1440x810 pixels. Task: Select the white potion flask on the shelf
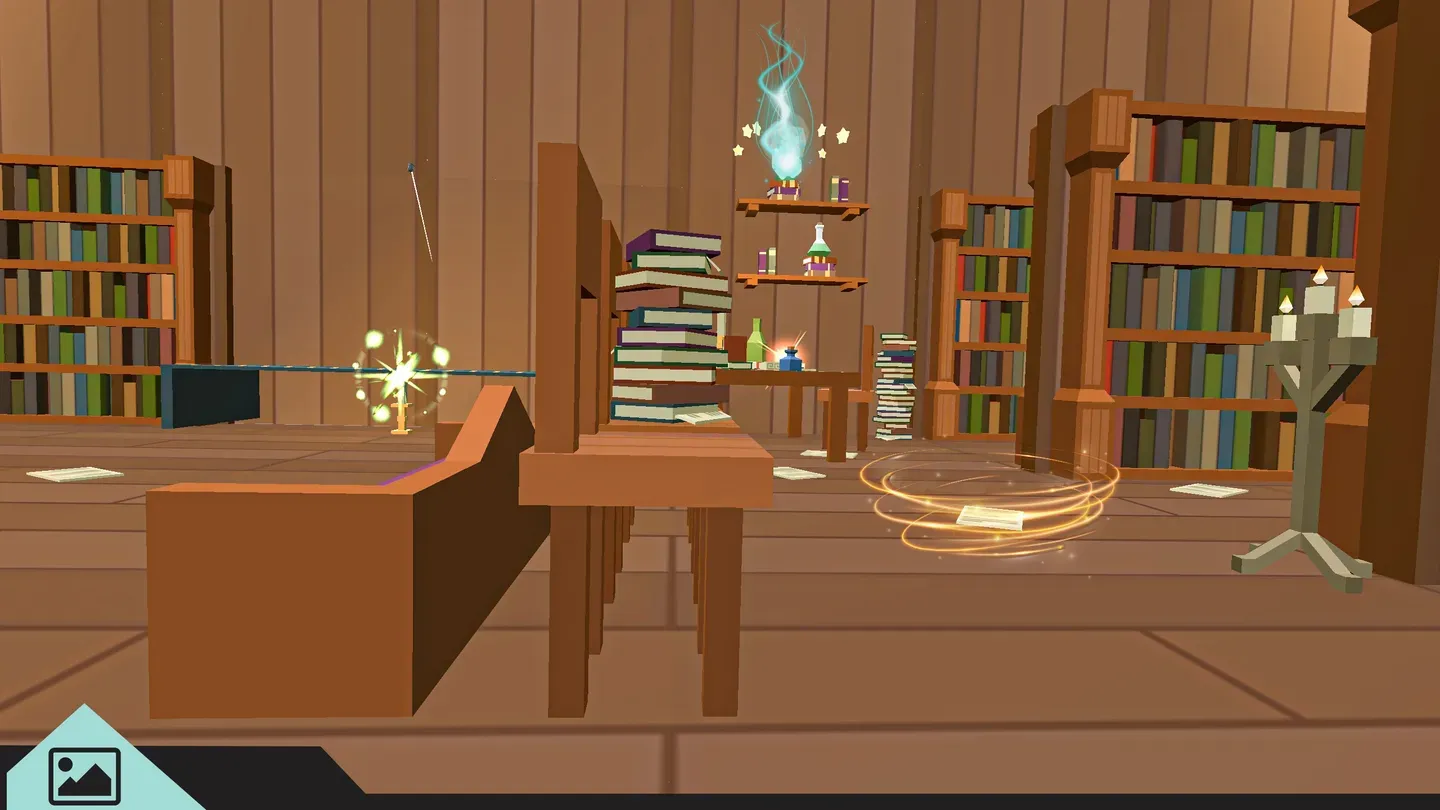(817, 243)
